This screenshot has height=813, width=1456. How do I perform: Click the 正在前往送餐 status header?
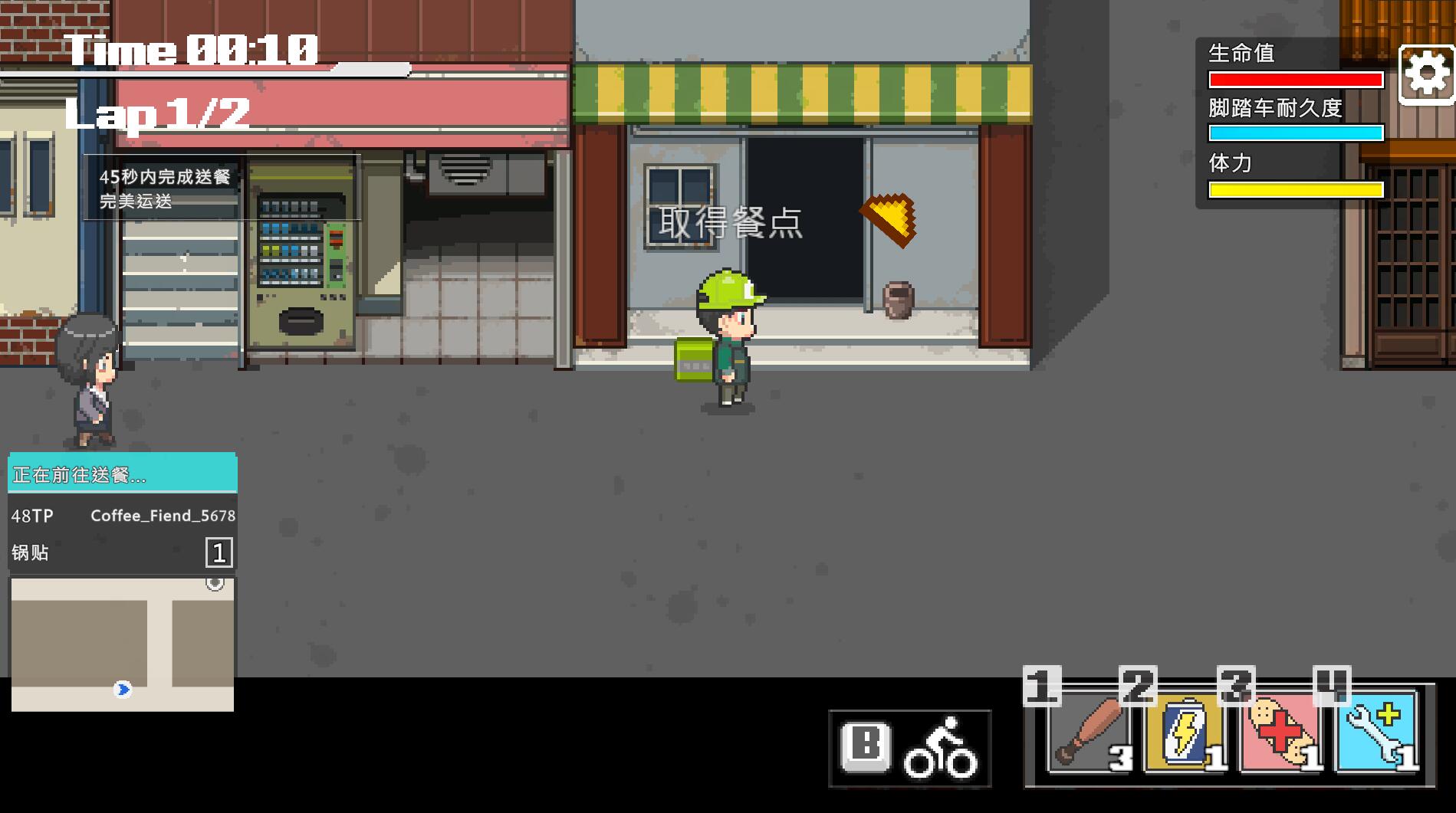tap(123, 475)
